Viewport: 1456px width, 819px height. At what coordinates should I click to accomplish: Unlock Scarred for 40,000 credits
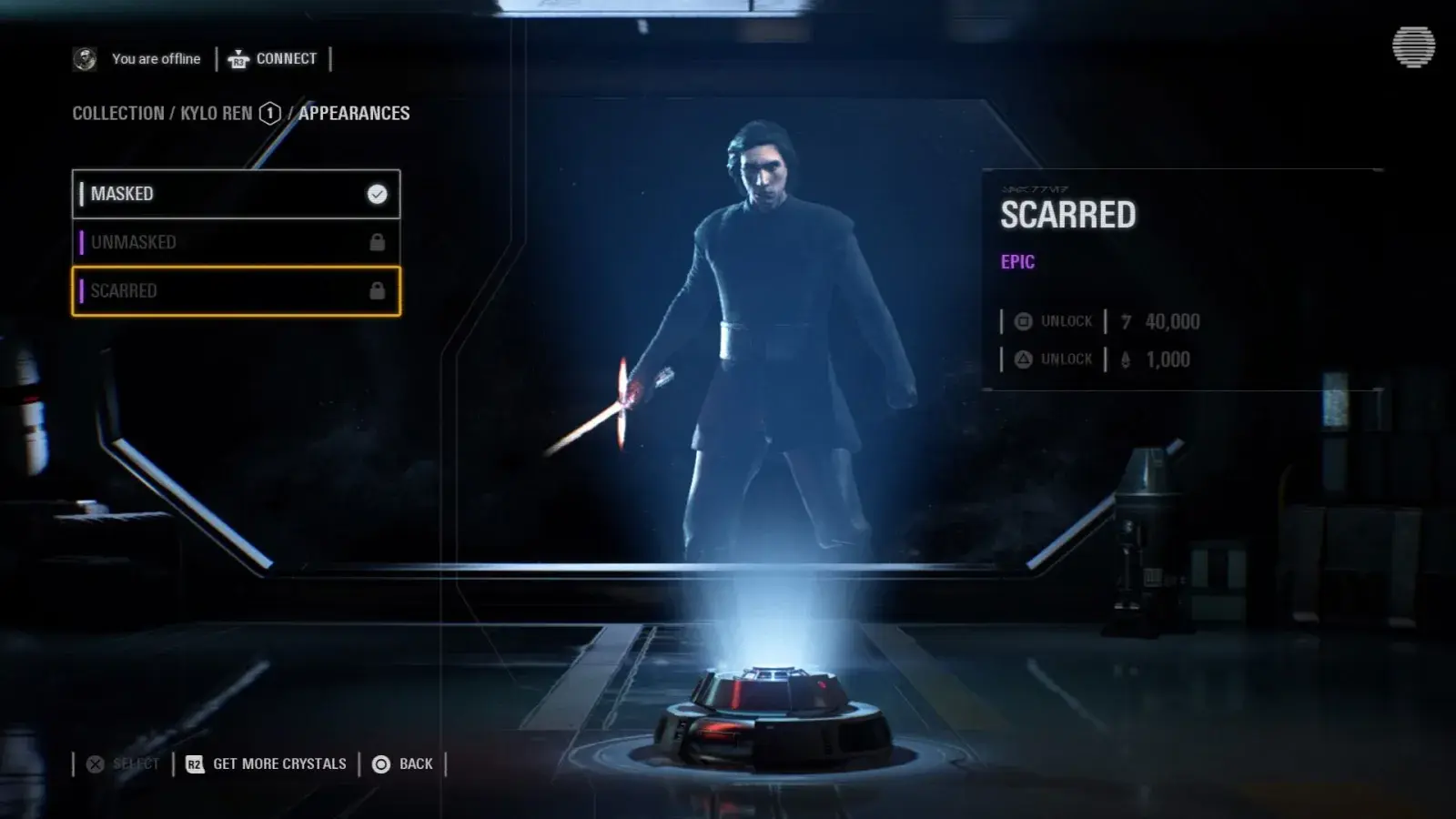pos(1054,321)
